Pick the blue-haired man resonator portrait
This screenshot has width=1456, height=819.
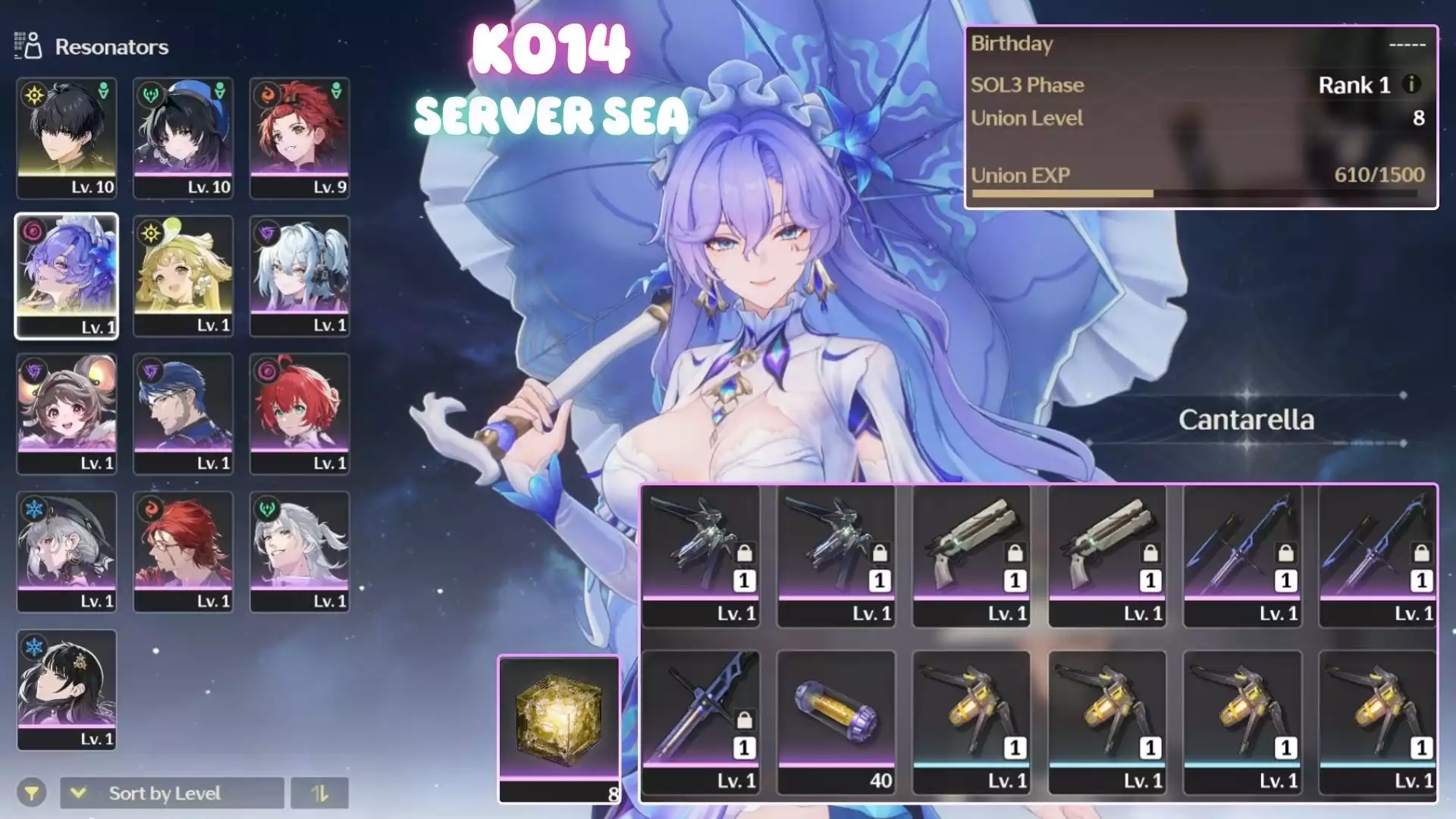(184, 413)
